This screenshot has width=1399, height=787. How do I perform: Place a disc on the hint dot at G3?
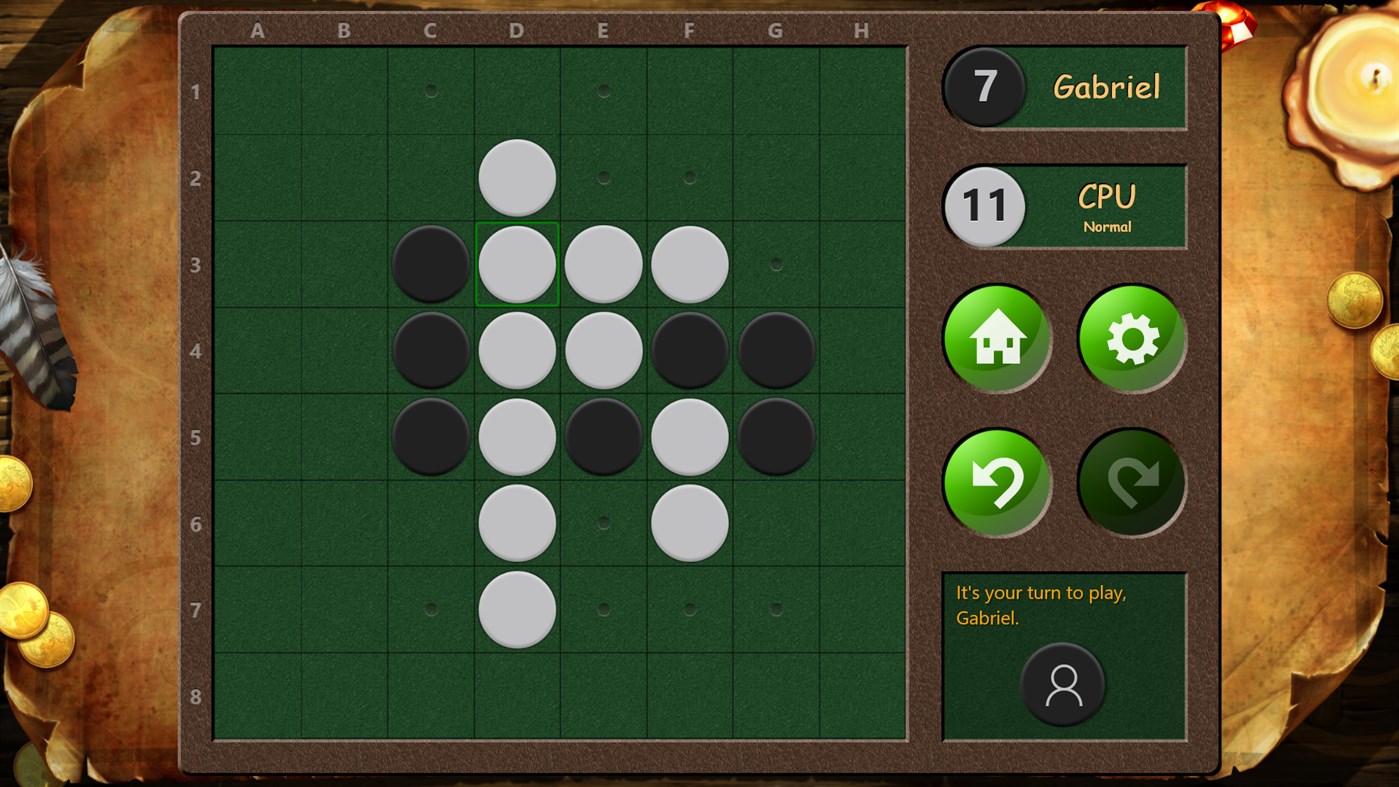pos(775,263)
